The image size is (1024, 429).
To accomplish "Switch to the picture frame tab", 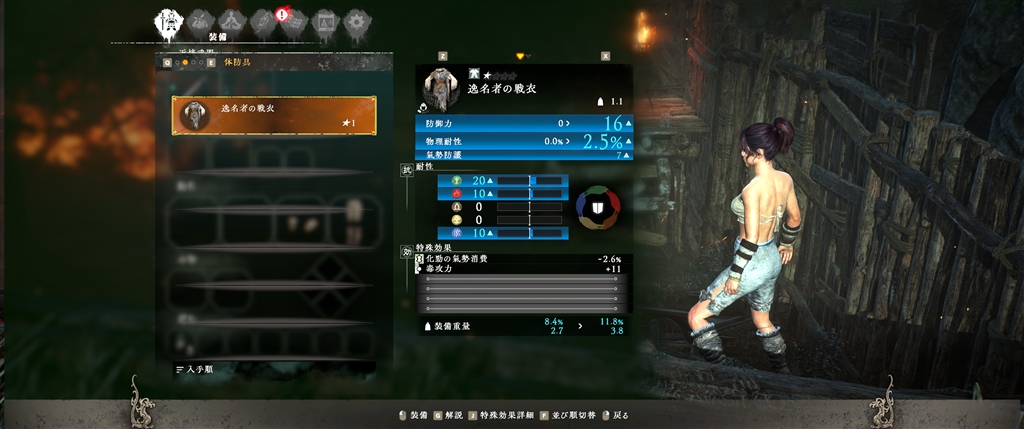I will 324,21.
